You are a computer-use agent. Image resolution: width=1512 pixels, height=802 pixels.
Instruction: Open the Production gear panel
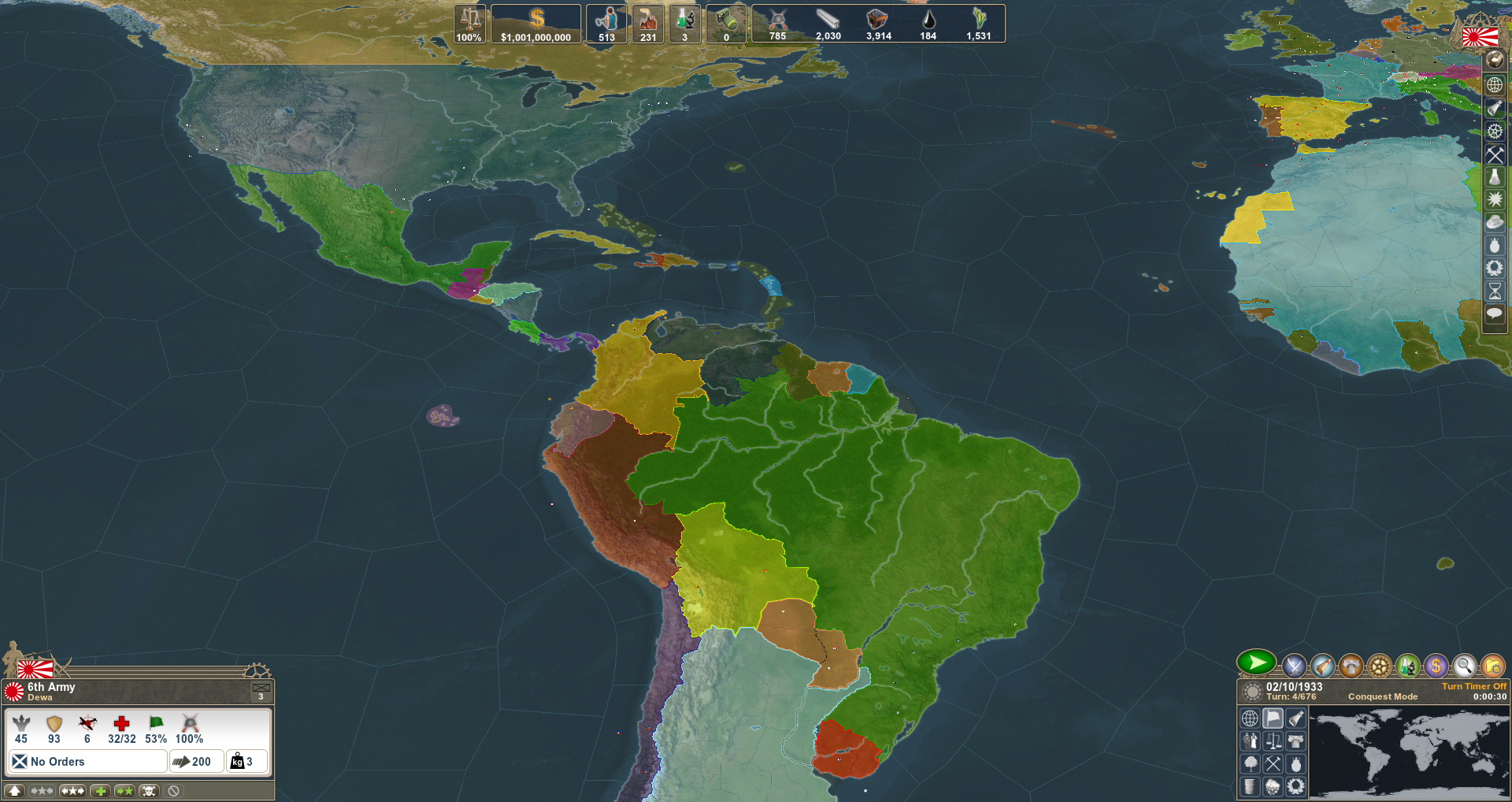coord(1380,664)
